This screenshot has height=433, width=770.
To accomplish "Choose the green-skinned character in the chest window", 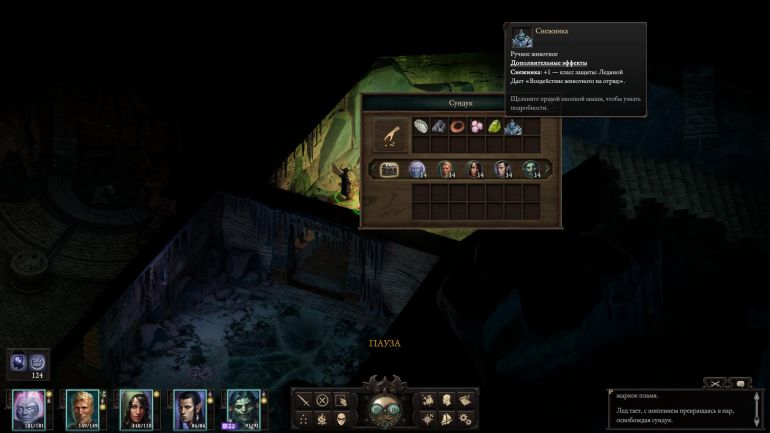I will (x=531, y=169).
